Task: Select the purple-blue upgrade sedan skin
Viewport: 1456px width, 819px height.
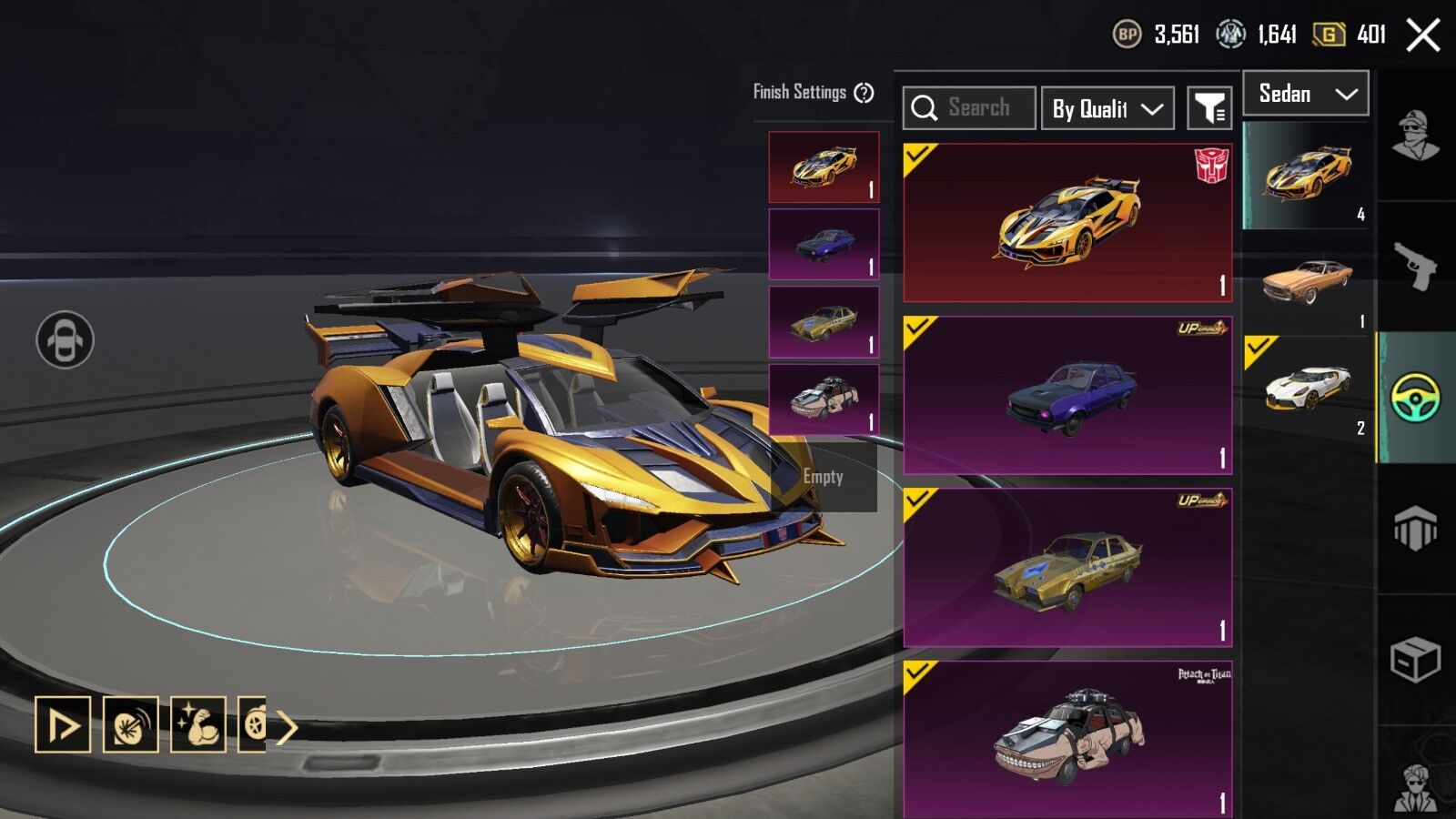Action: click(x=1067, y=395)
